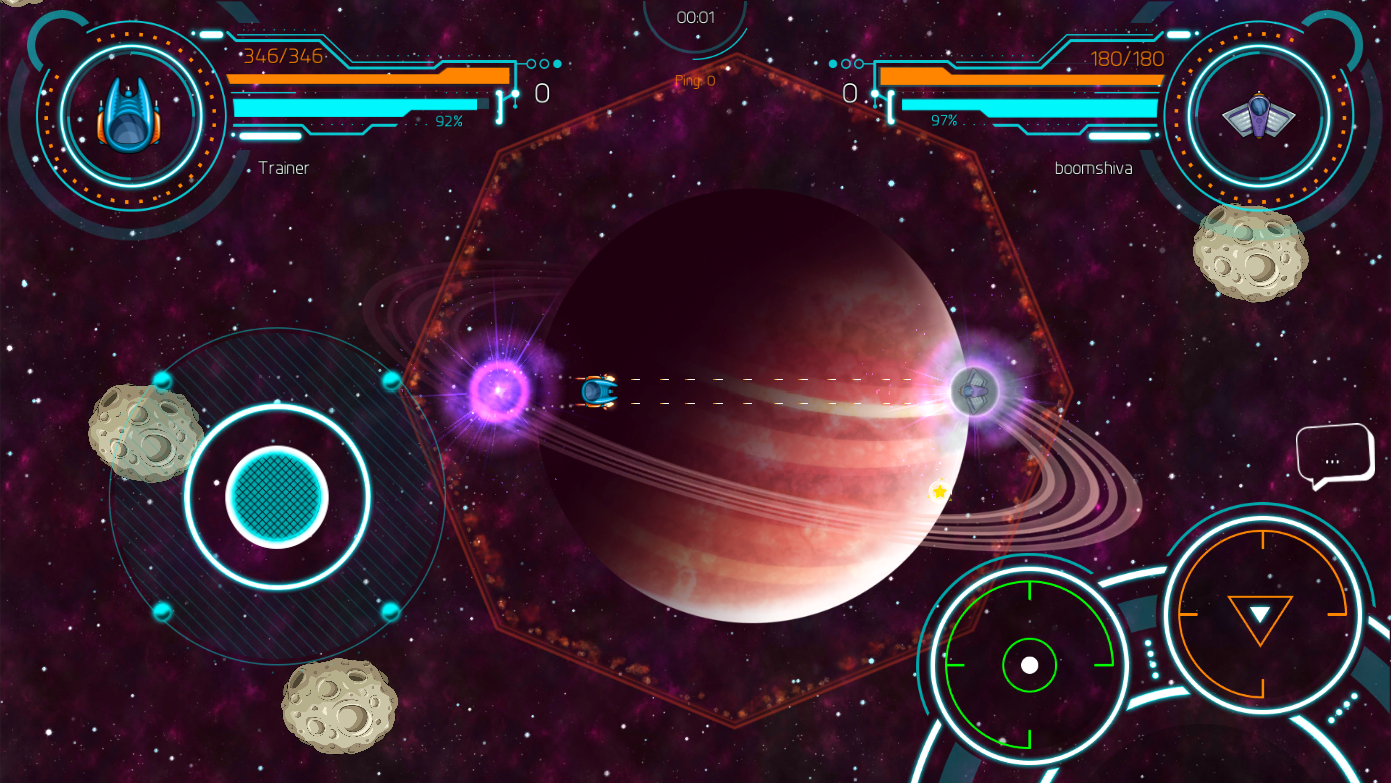Fire using the green crosshair button

pos(1029,665)
